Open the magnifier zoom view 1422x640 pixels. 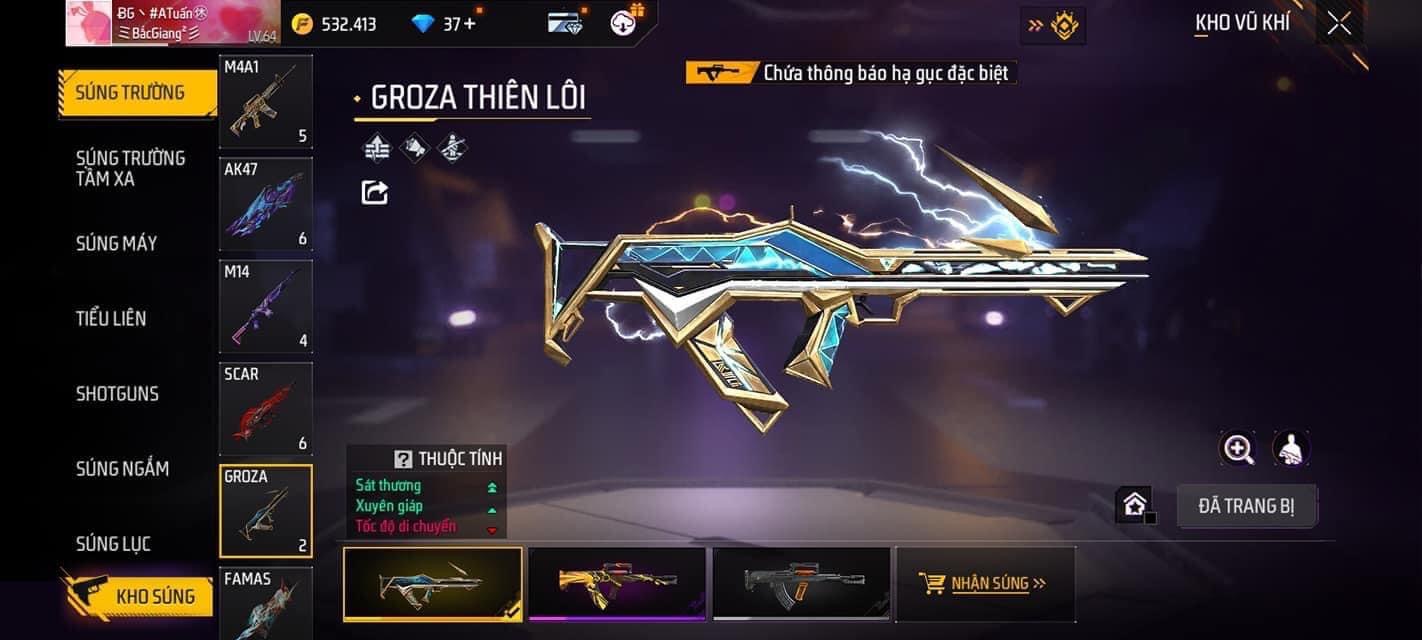1238,449
